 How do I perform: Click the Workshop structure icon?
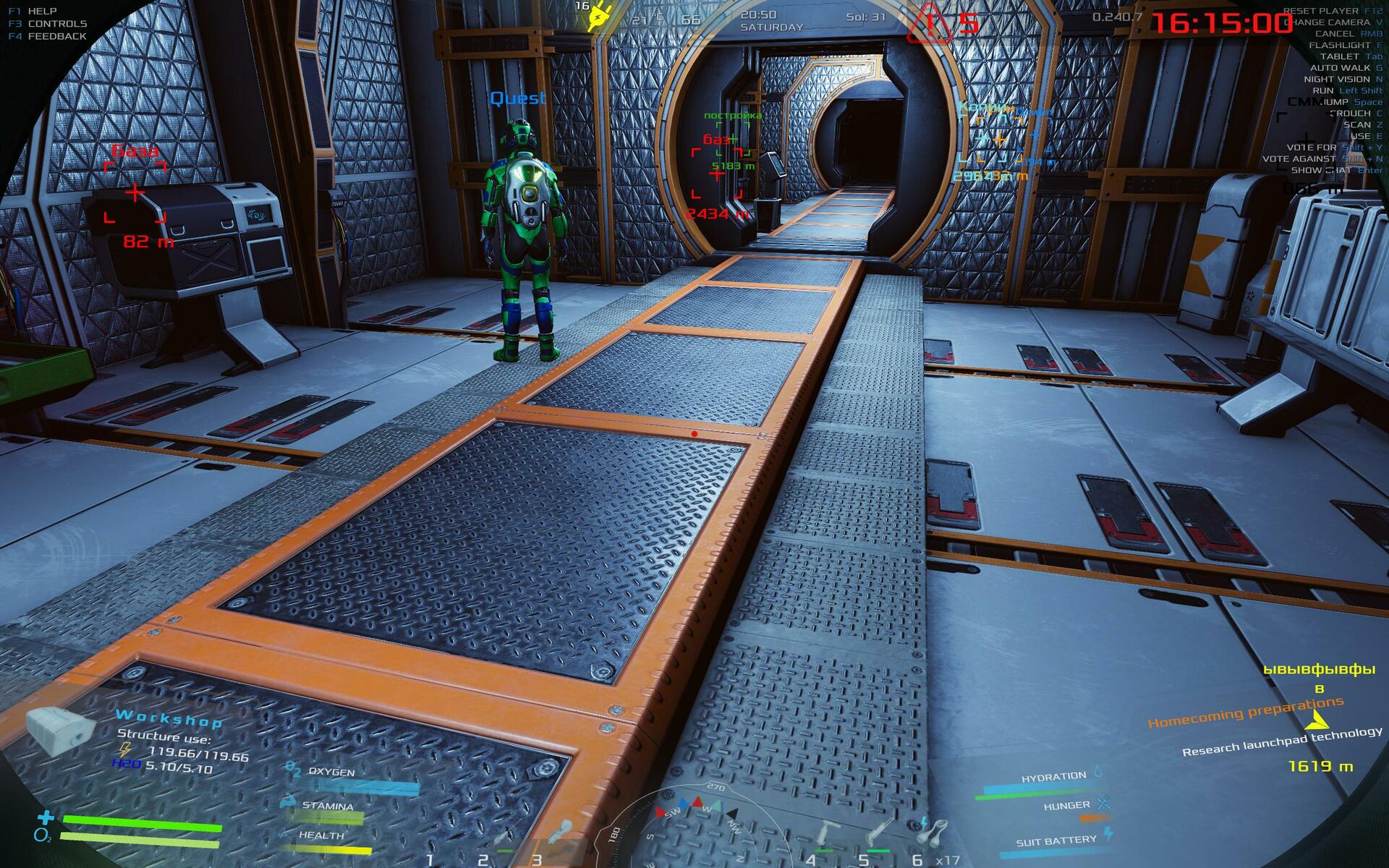(60, 729)
